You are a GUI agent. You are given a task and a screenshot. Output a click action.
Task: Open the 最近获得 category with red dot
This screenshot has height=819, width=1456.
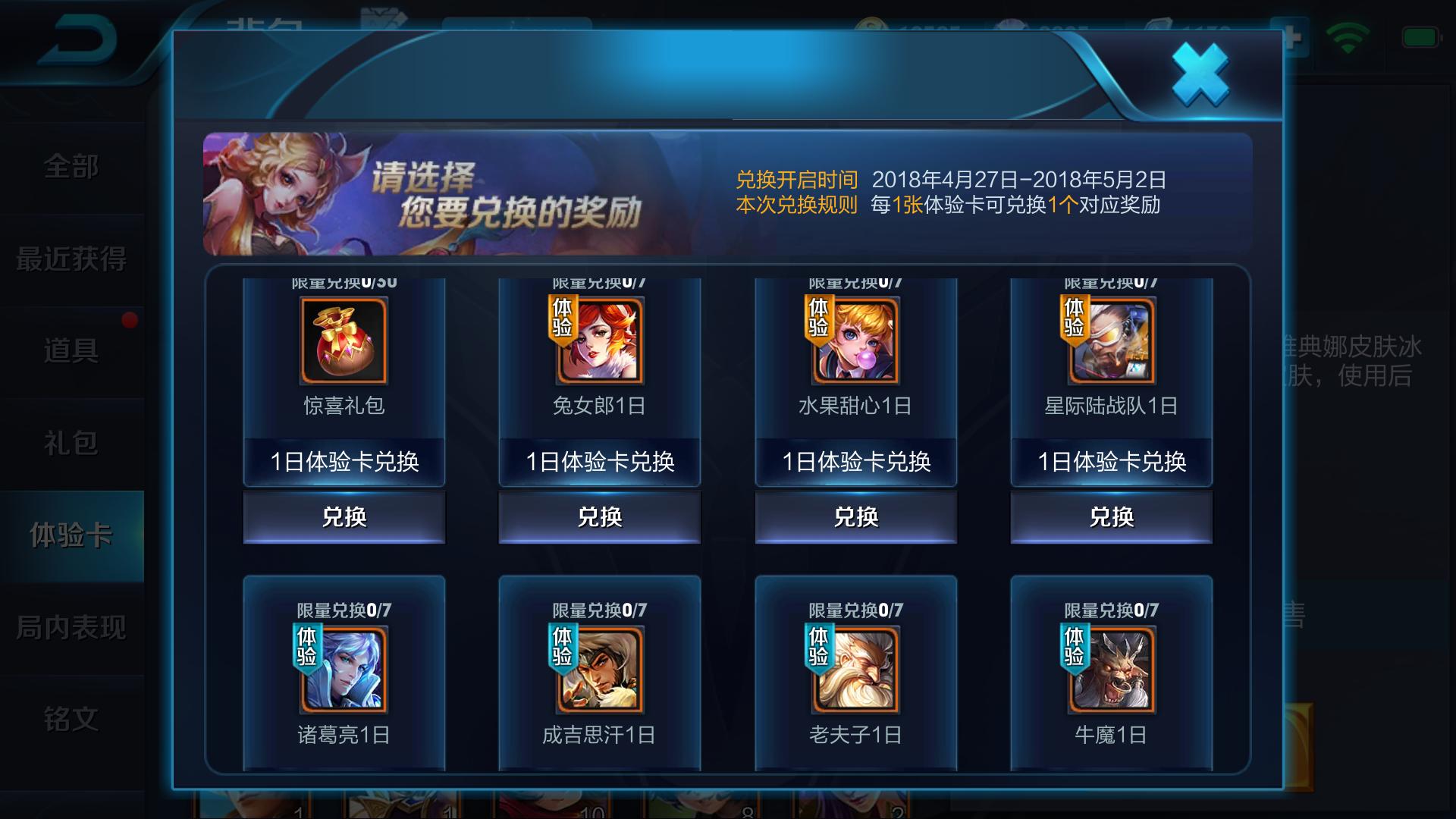(x=74, y=259)
